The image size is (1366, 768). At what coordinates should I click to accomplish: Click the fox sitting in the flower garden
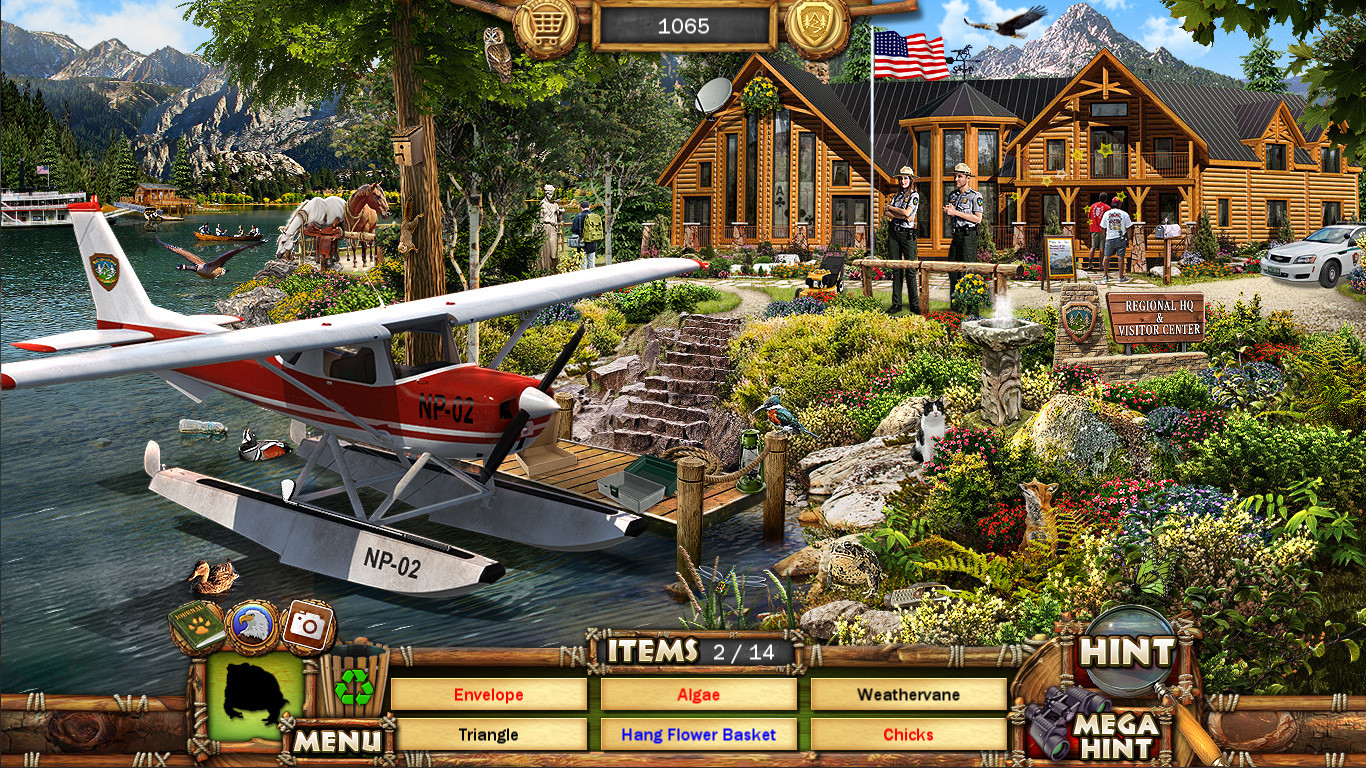click(x=1035, y=510)
